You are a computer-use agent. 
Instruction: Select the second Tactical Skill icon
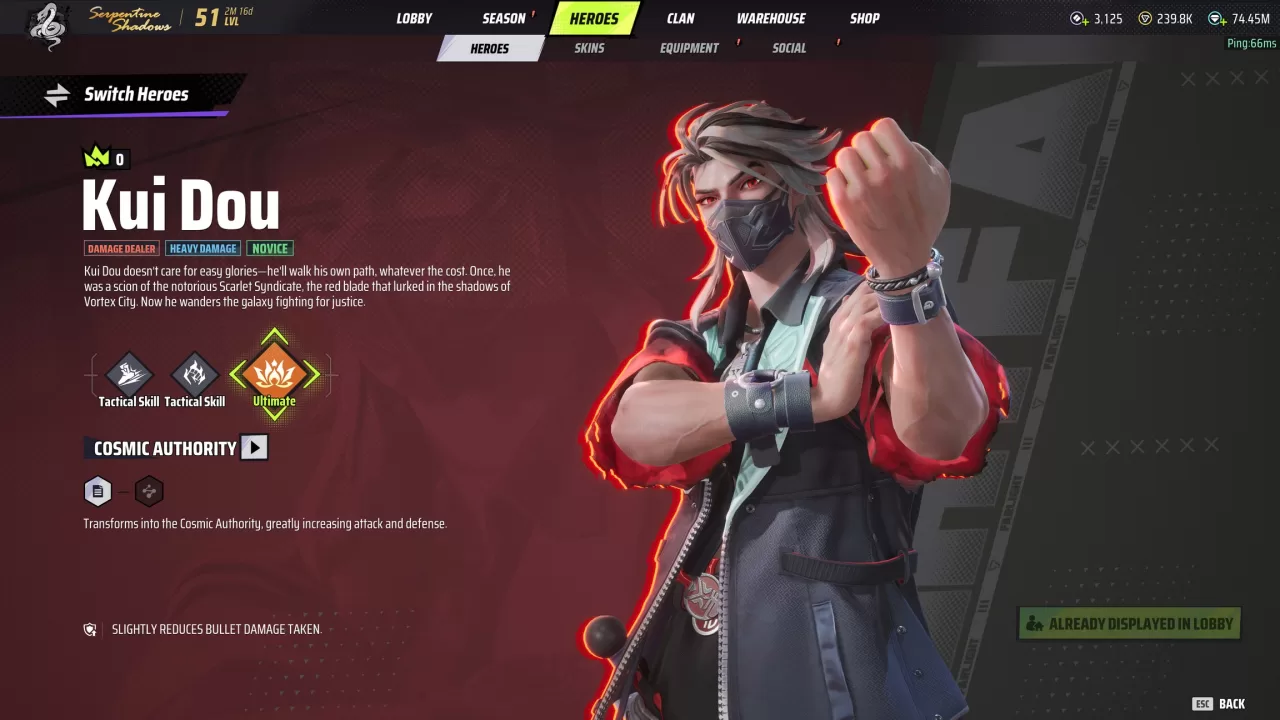[195, 375]
